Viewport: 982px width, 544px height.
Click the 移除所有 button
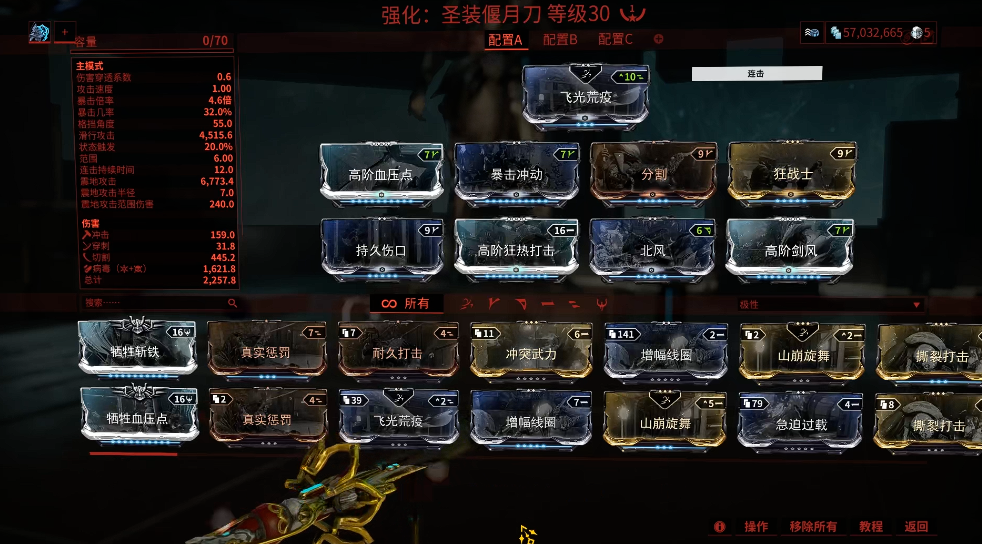click(812, 526)
